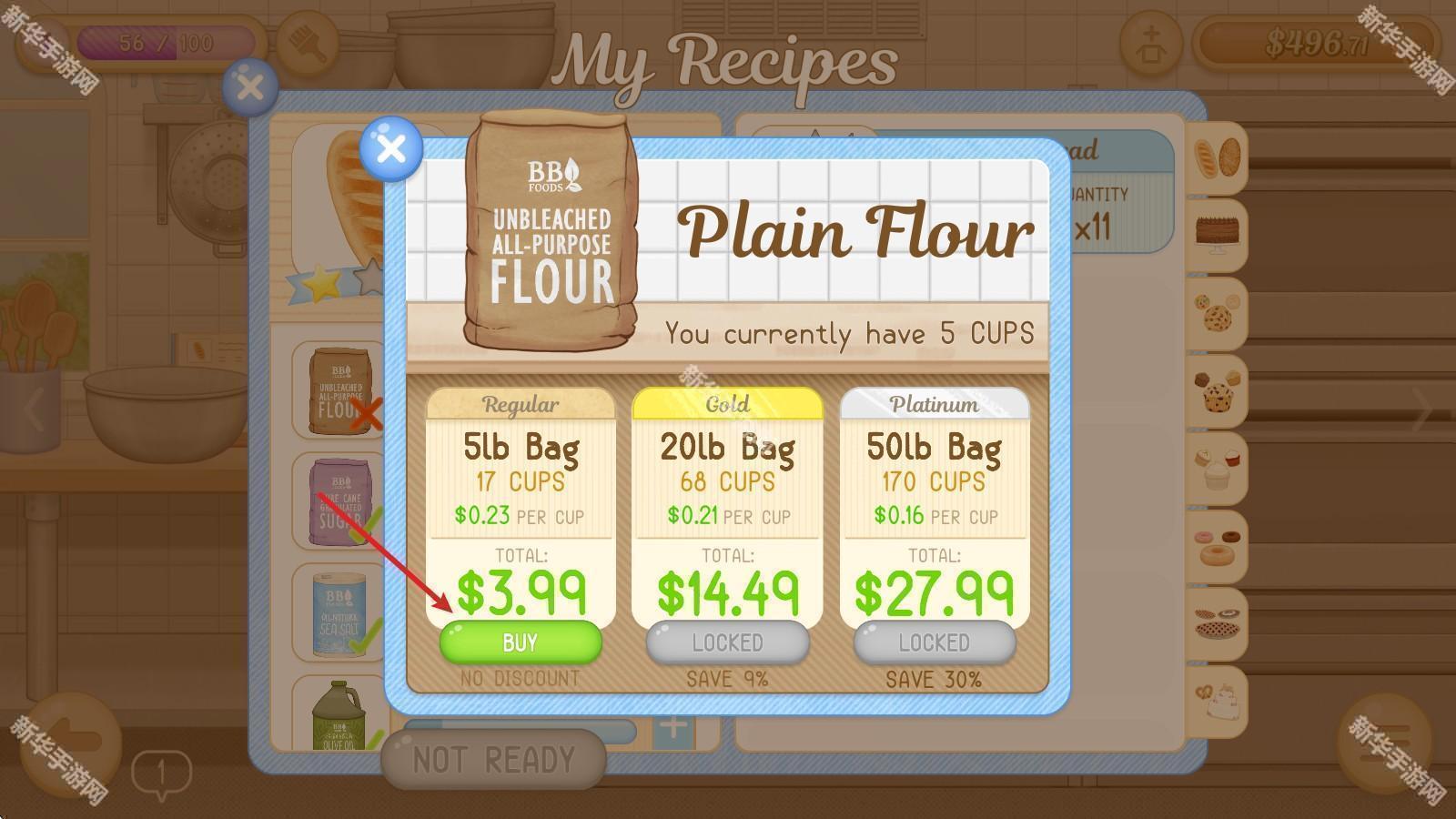This screenshot has width=1456, height=819.
Task: Click the Not Ready button
Action: pos(493,760)
